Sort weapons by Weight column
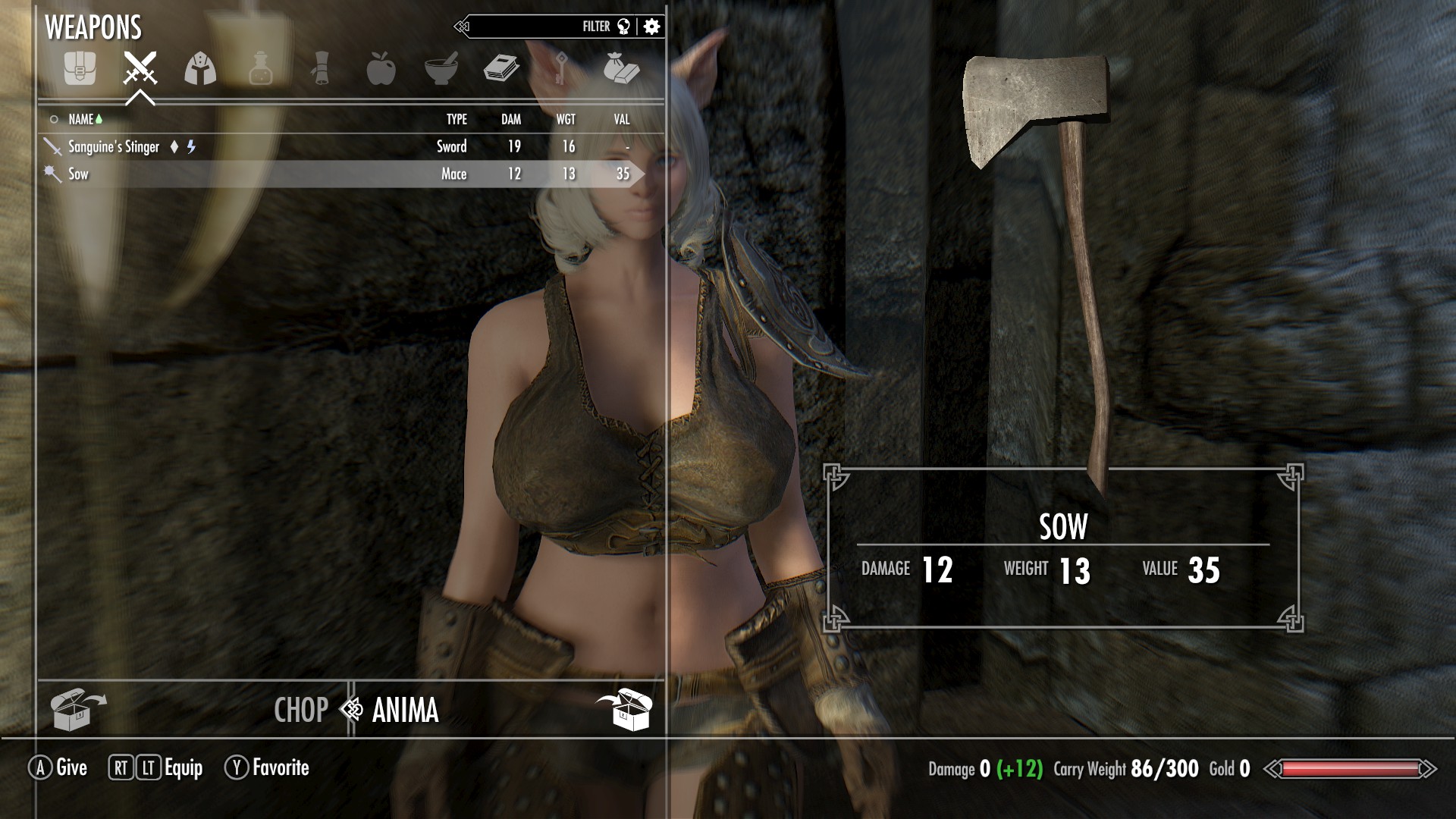 tap(566, 119)
